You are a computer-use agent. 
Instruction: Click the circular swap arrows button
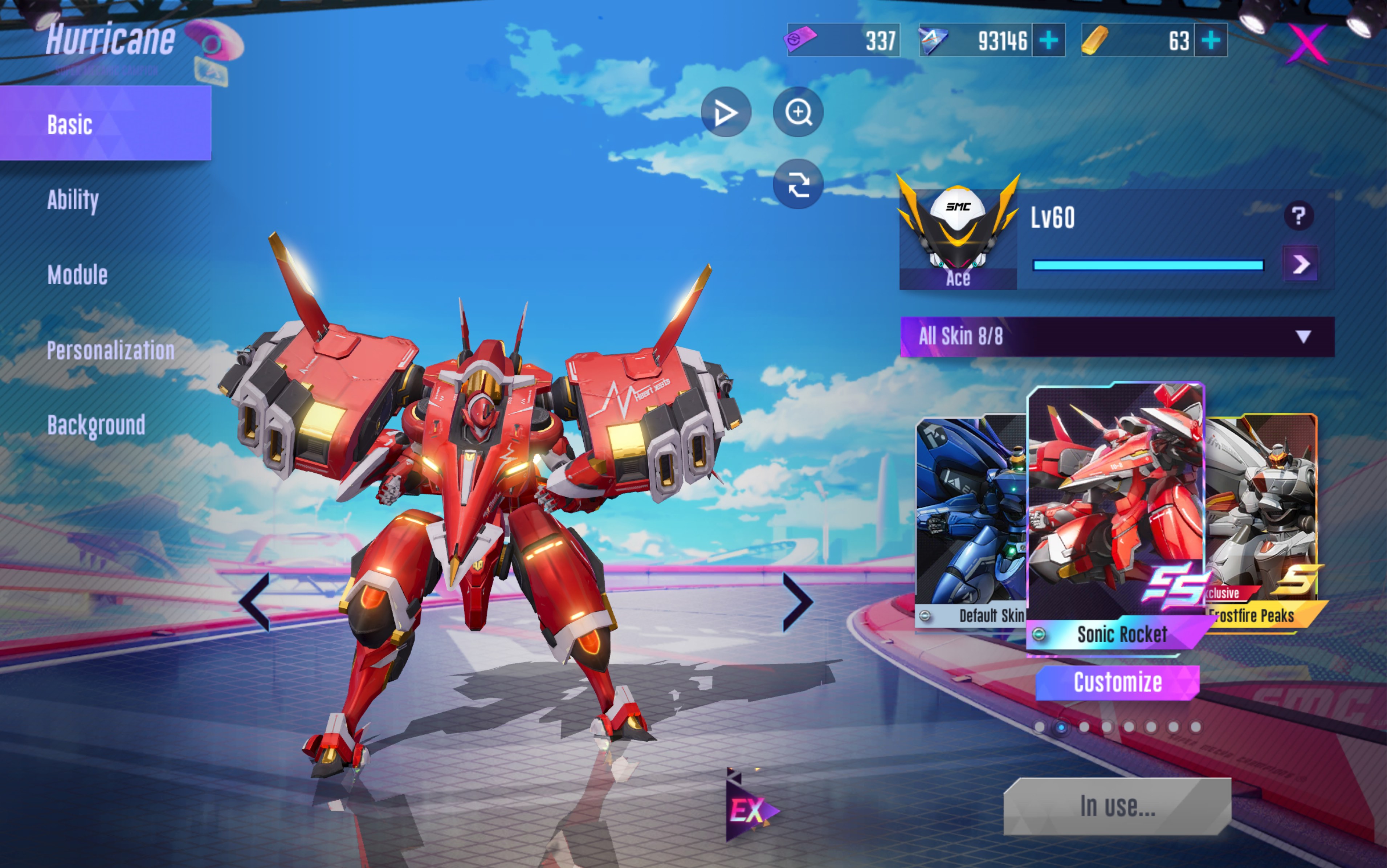point(797,184)
